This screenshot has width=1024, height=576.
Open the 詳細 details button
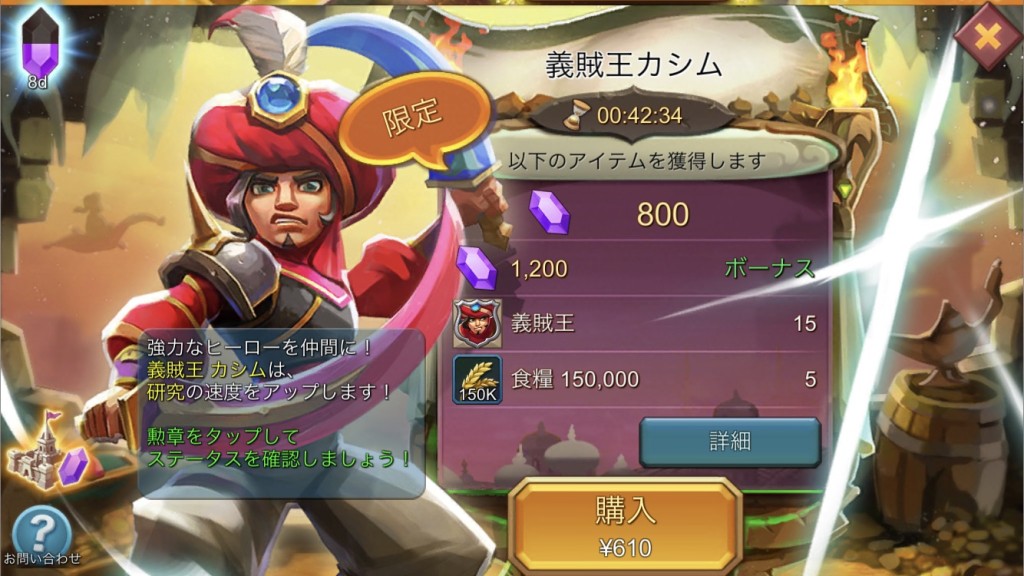pos(730,442)
